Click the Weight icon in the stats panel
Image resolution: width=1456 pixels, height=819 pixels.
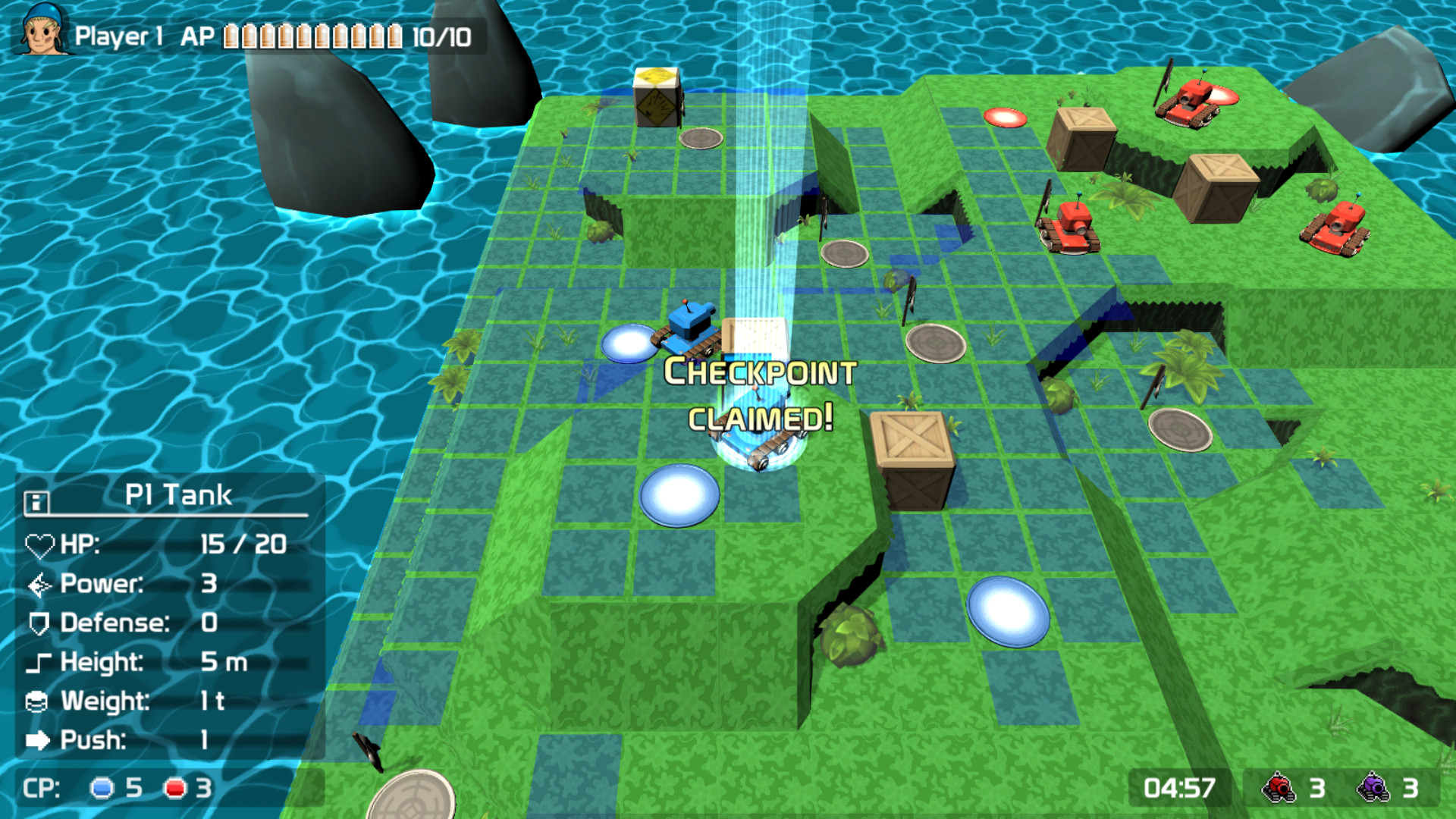[x=38, y=702]
